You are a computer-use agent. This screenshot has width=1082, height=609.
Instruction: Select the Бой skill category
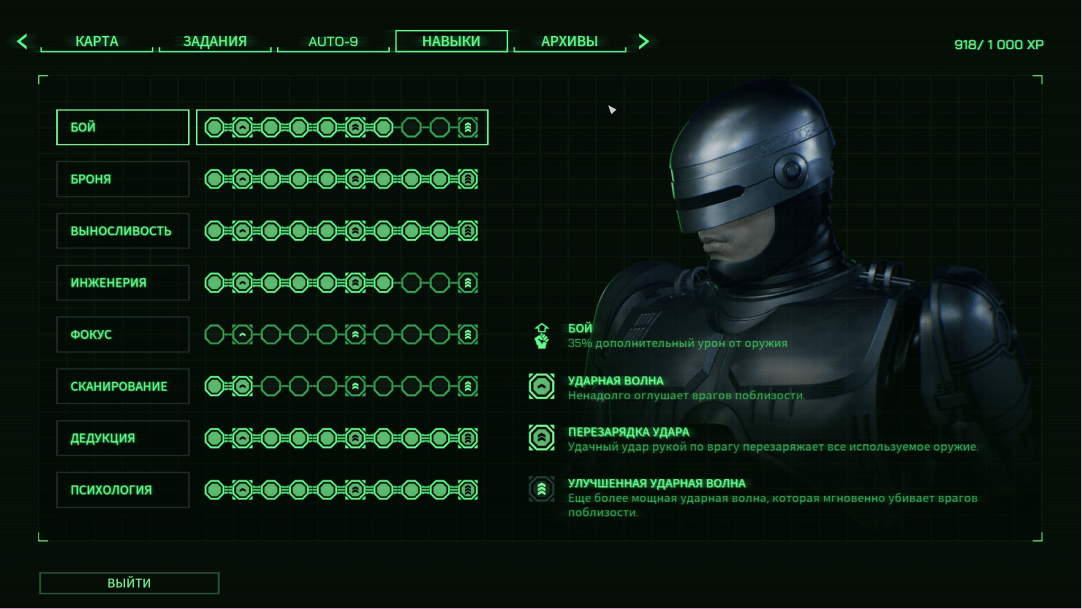click(123, 127)
